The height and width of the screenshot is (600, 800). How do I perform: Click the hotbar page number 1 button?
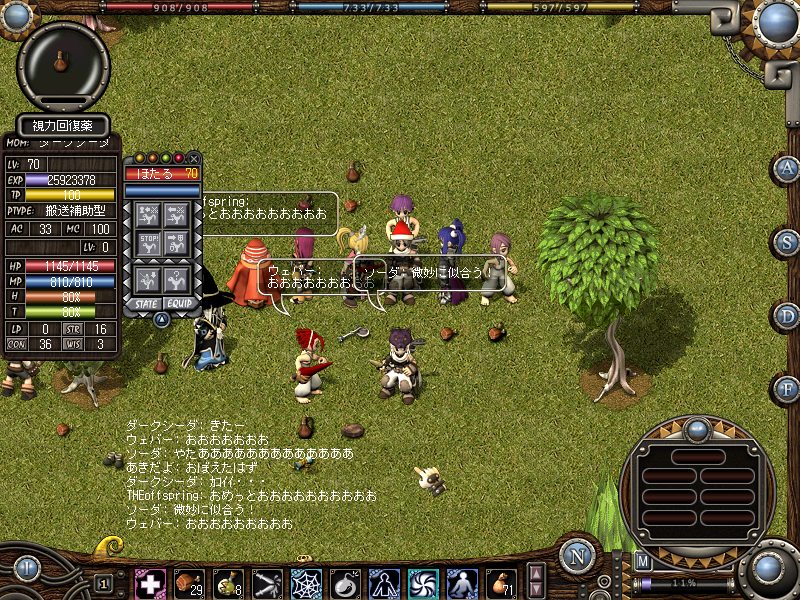pyautogui.click(x=104, y=583)
